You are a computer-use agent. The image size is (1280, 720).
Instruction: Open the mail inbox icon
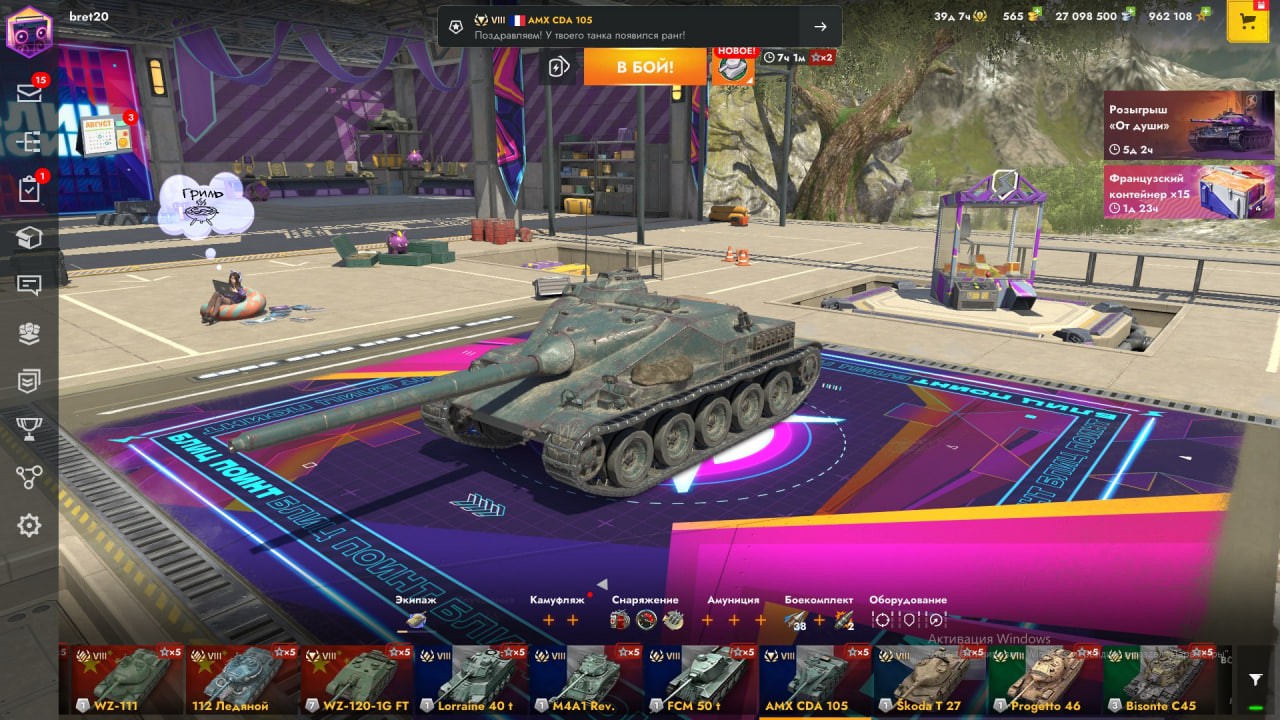(29, 93)
